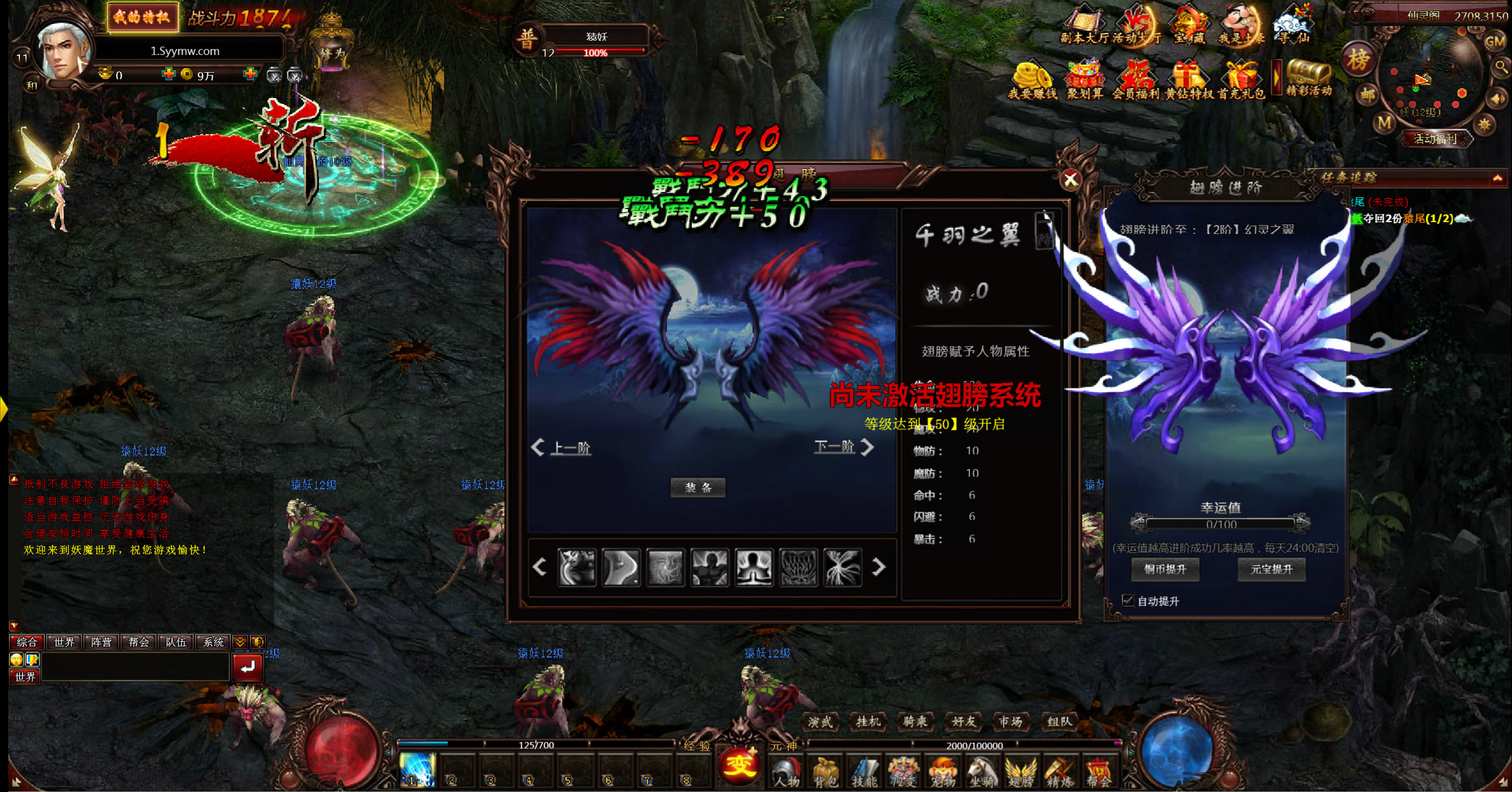
Task: Open the 榜 rankings button near minimap
Action: click(x=1357, y=60)
